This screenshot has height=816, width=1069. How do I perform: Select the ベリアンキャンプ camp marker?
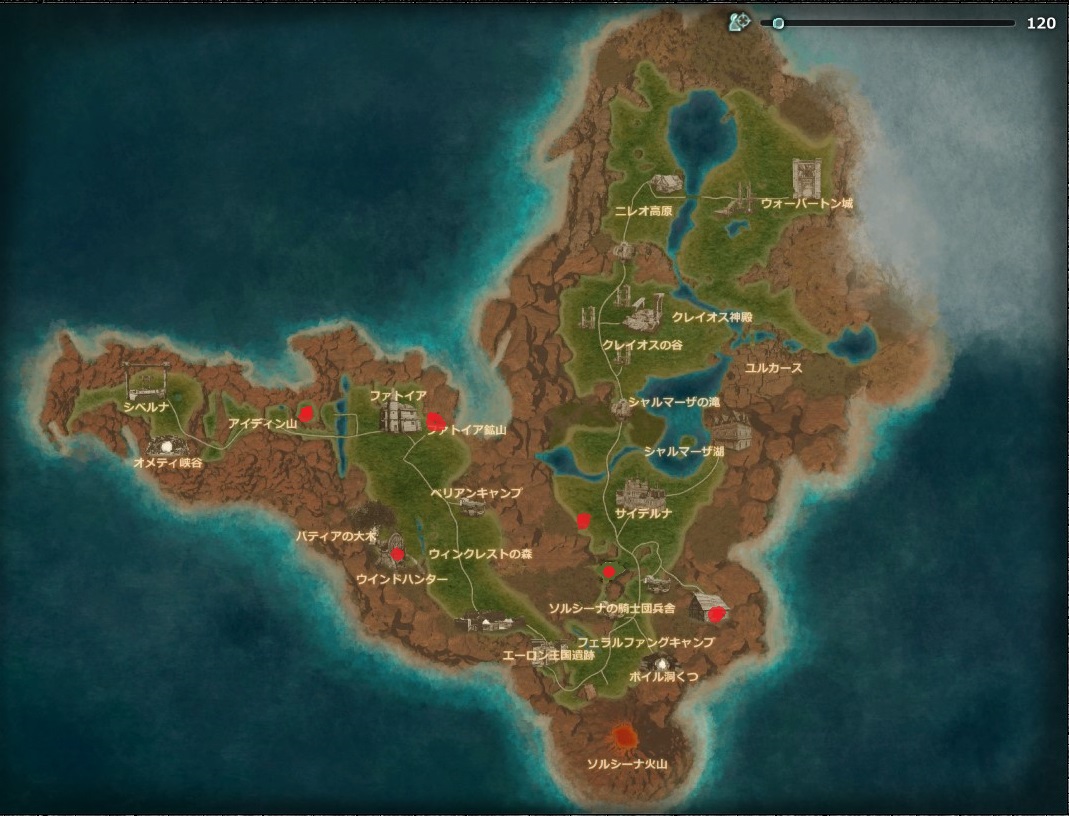(x=471, y=507)
